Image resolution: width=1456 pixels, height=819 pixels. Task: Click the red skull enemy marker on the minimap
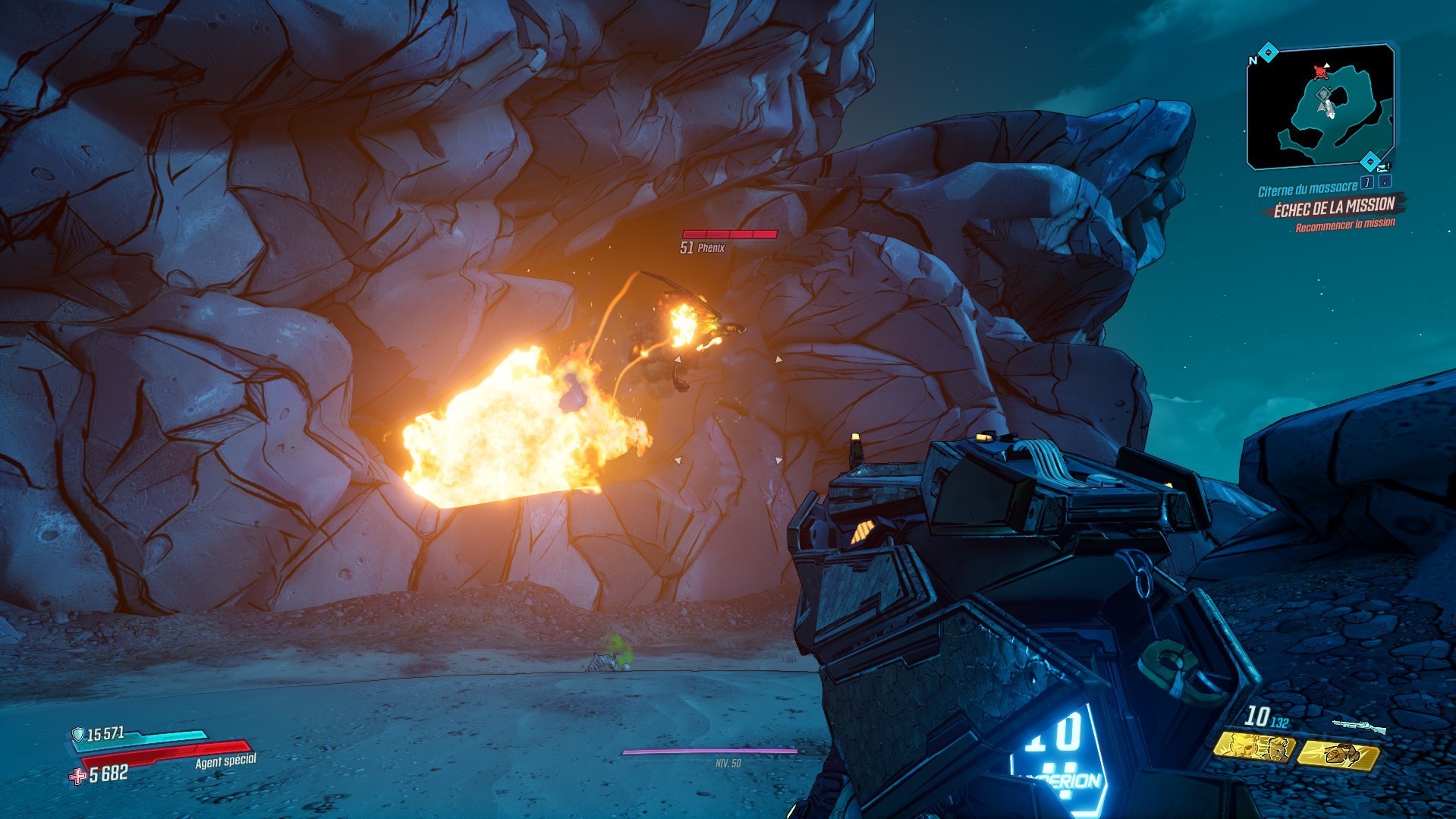[x=1321, y=74]
